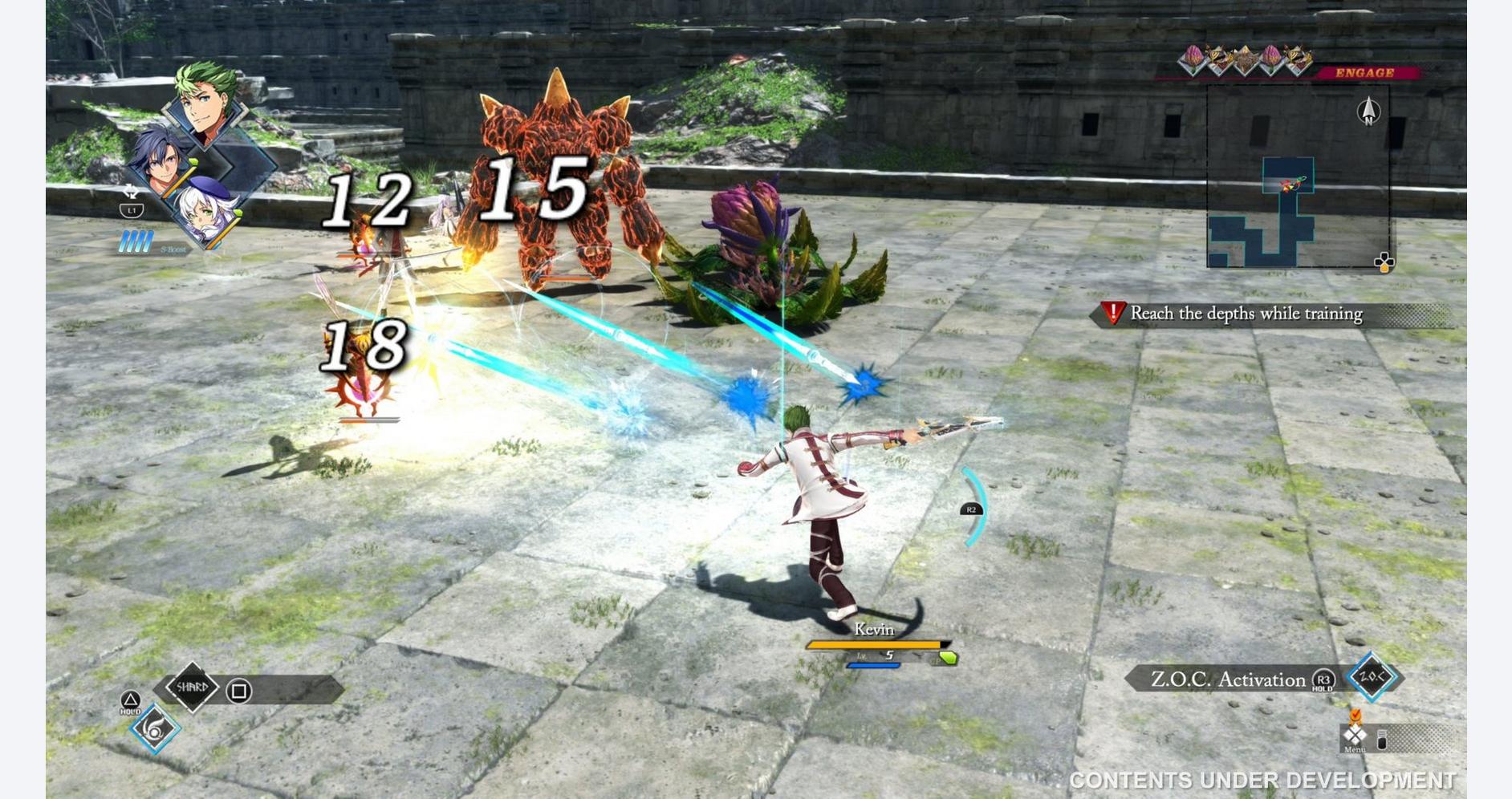Open the 'Reach the depths while training' objective
Image resolution: width=1512 pixels, height=799 pixels.
tap(1246, 314)
